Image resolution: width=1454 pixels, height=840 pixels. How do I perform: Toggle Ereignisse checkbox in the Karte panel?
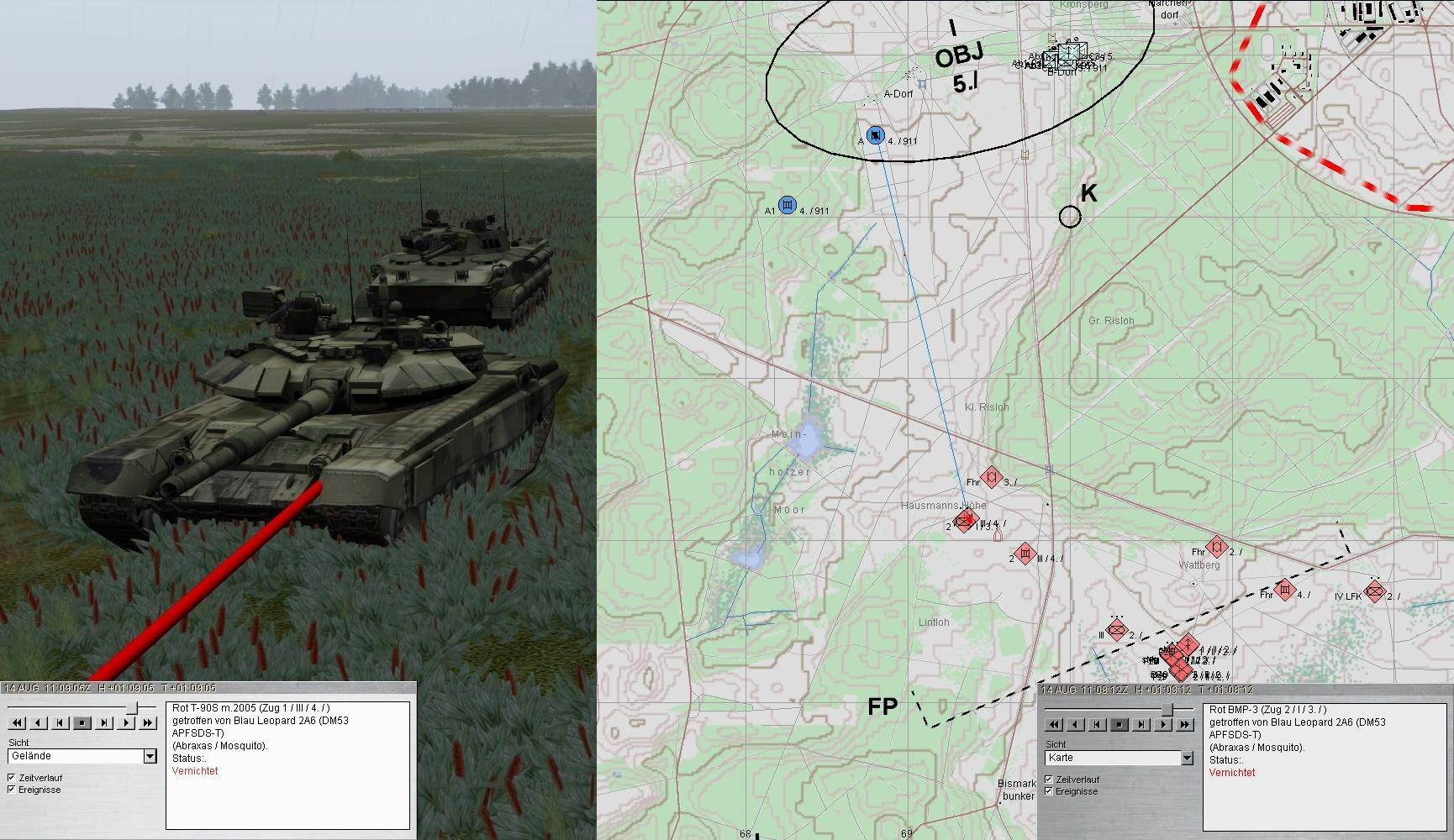(x=1049, y=791)
